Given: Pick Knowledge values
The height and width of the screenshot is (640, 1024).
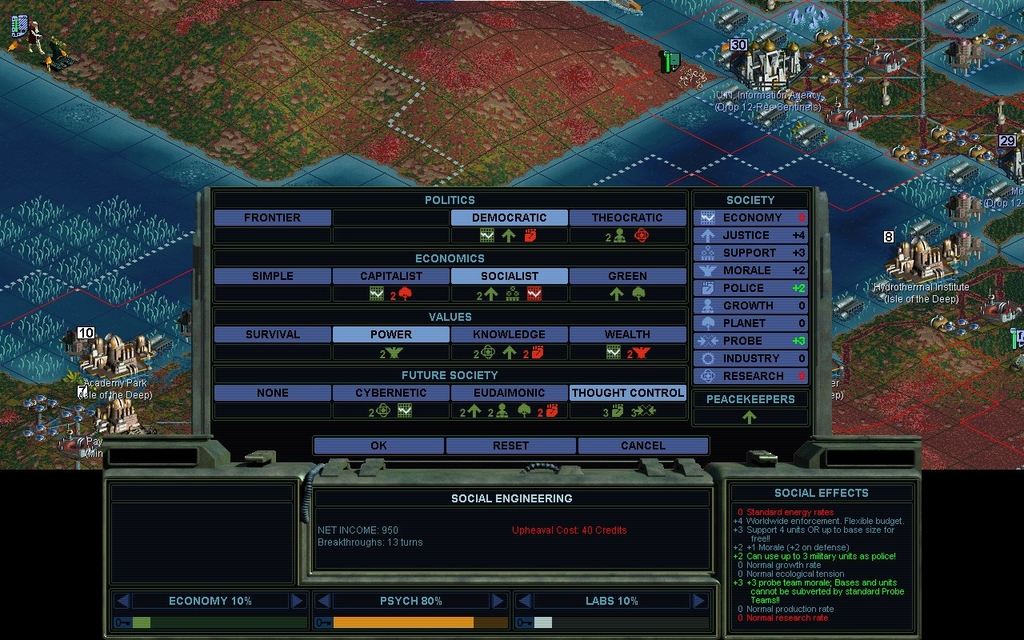Looking at the screenshot, I should (509, 334).
